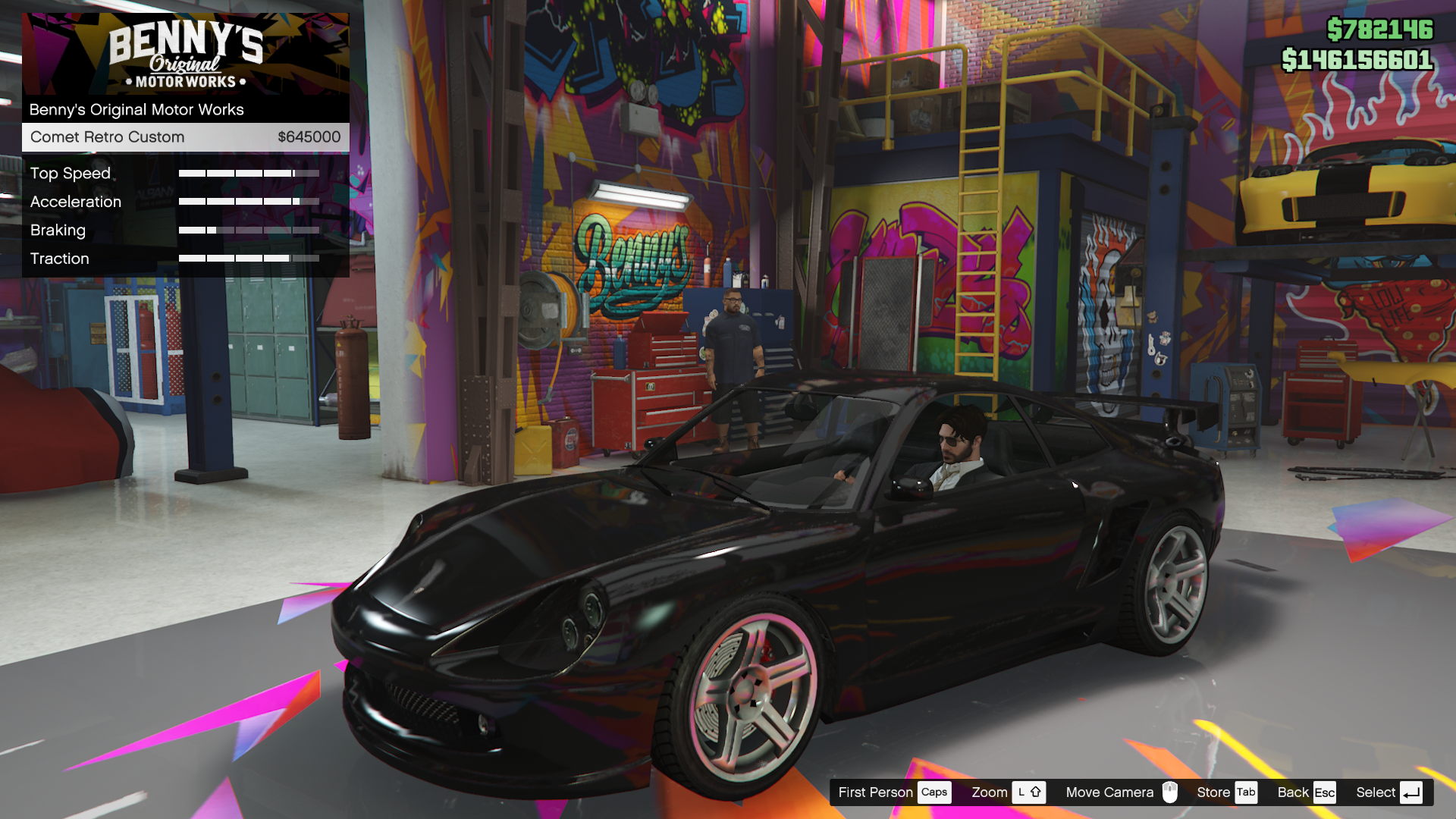1456x819 pixels.
Task: Toggle Zoom view of the vehicle
Action: pos(990,792)
